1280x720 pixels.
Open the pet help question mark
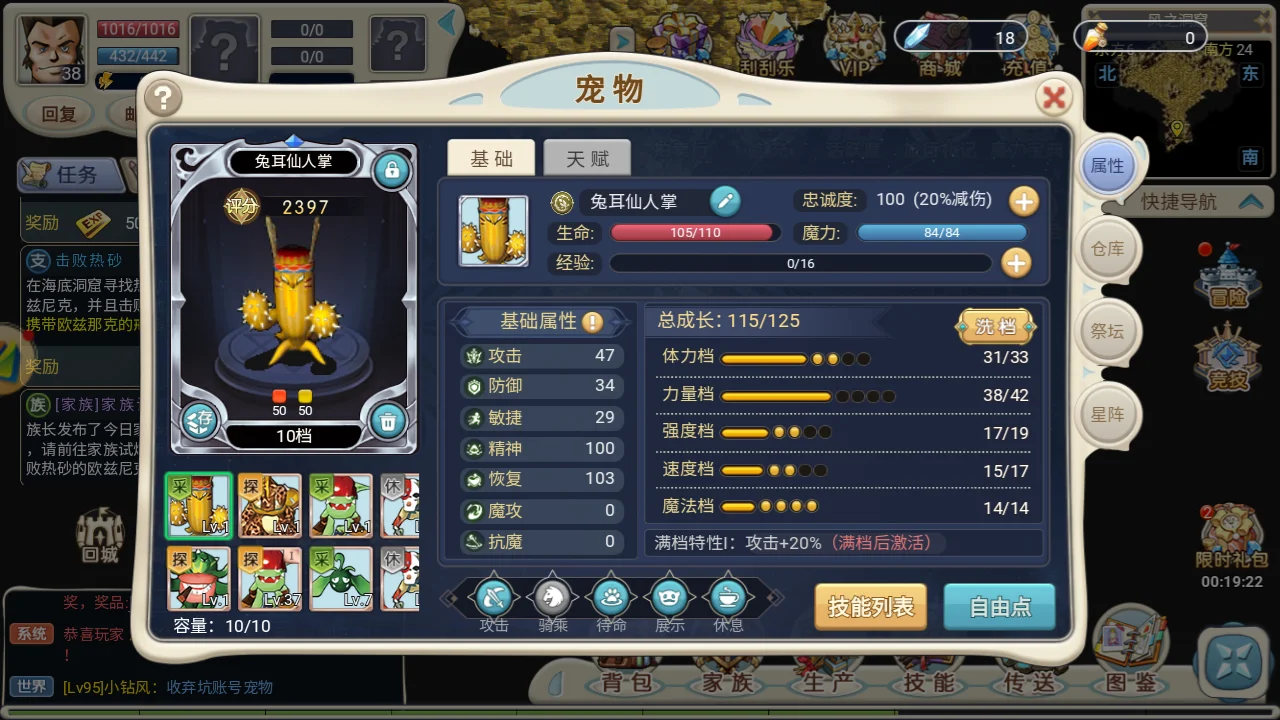click(163, 97)
